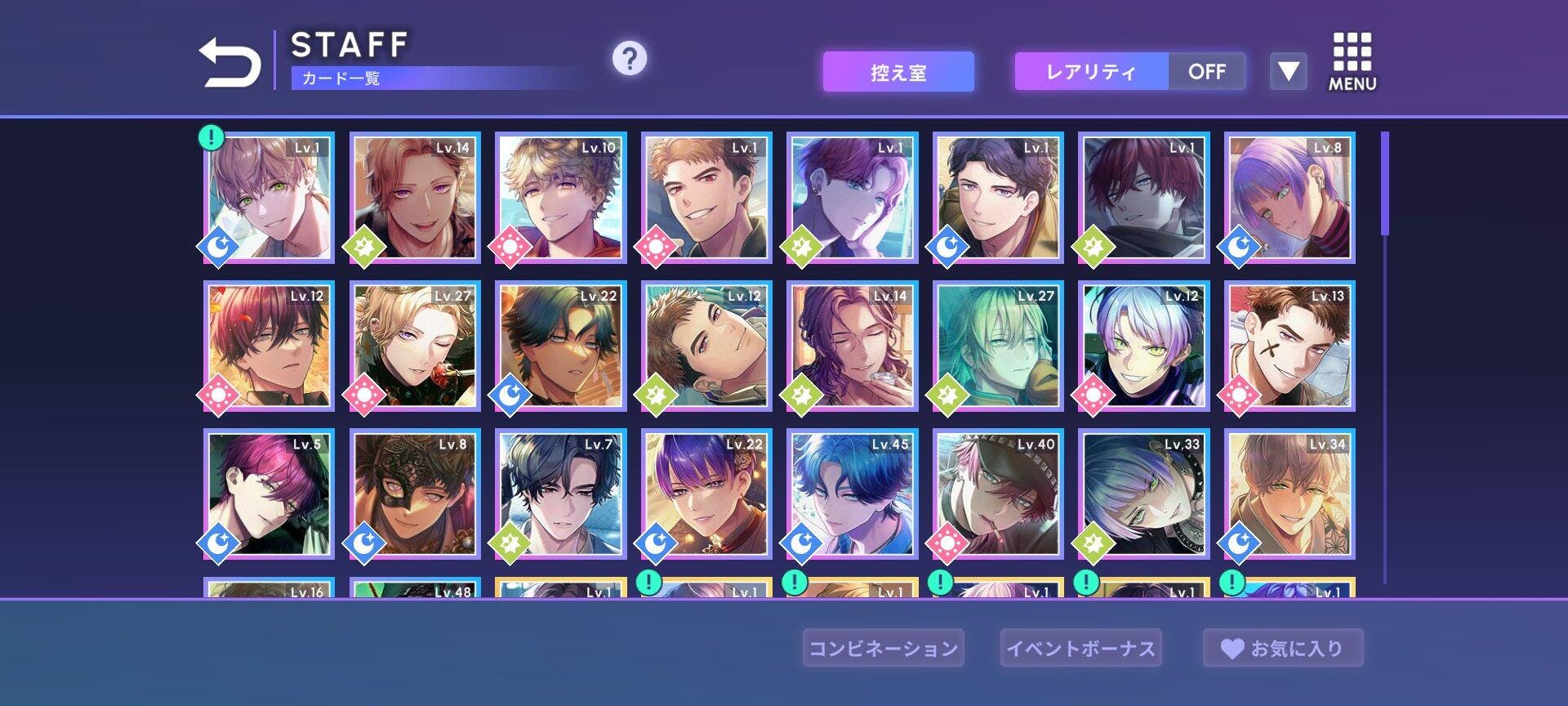View the イベントボーナス event bonus
Viewport: 1568px width, 706px height.
1080,648
